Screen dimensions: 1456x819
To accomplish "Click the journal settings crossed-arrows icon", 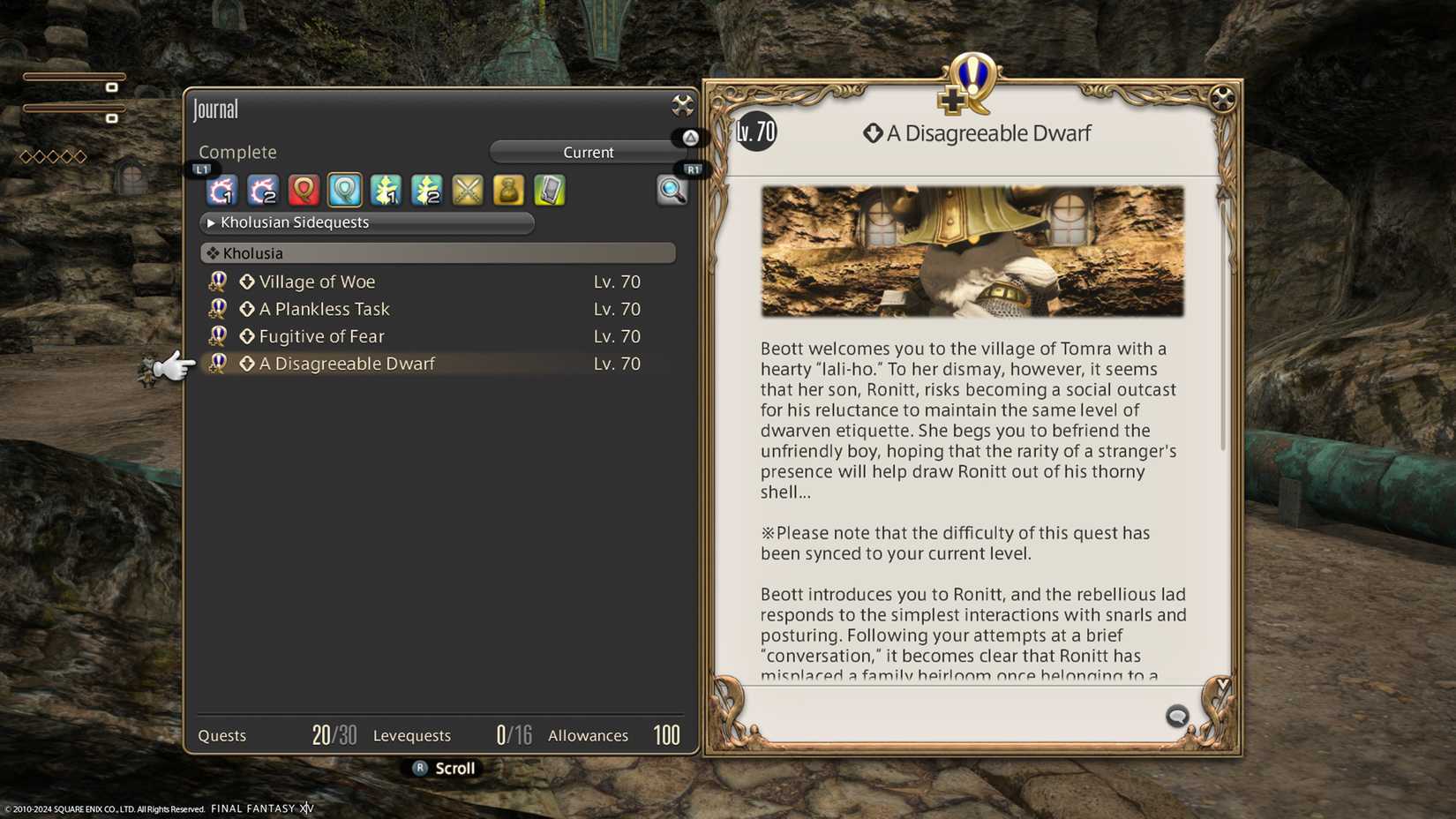I will [681, 105].
